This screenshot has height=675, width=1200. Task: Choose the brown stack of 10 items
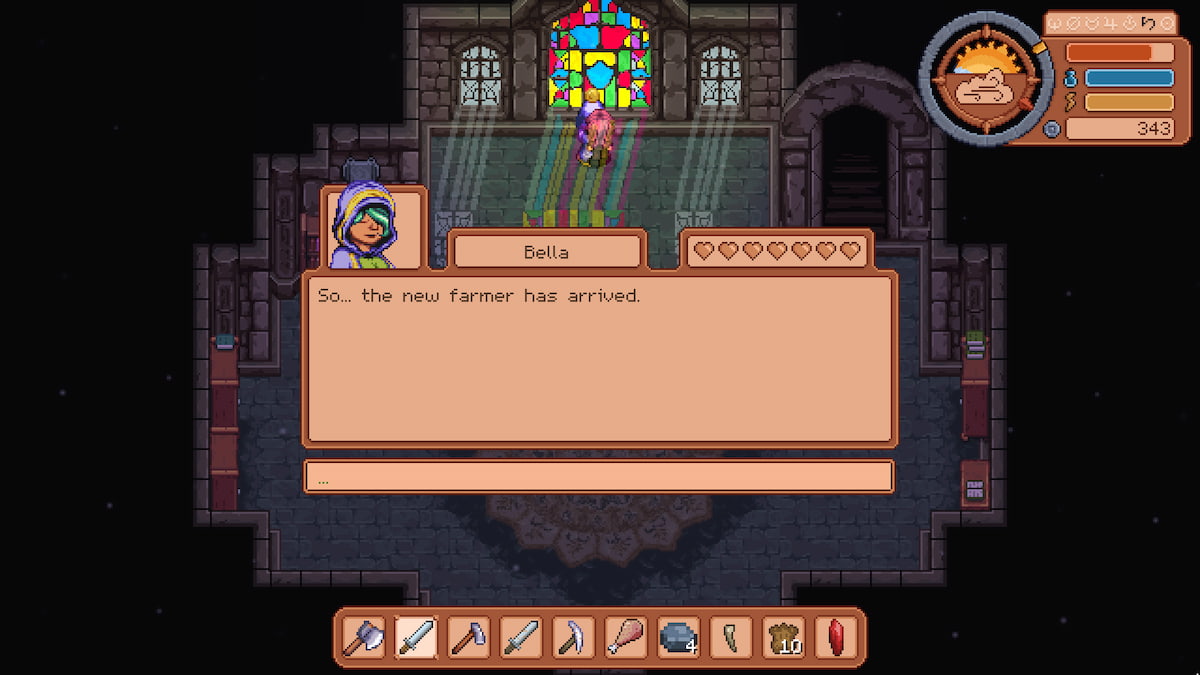click(783, 637)
